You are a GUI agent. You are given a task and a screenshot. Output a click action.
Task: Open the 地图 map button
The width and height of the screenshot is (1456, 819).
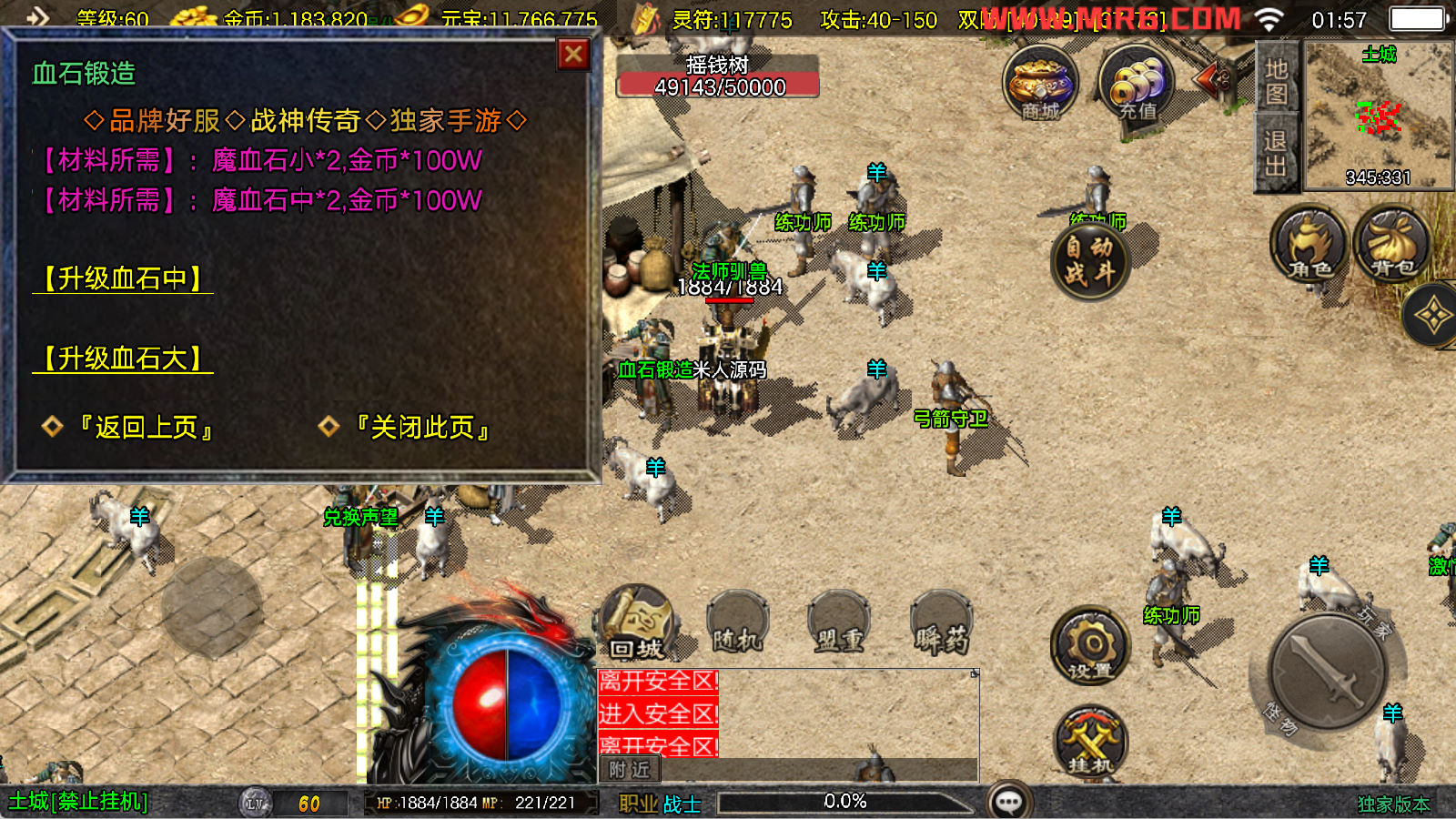point(1276,81)
